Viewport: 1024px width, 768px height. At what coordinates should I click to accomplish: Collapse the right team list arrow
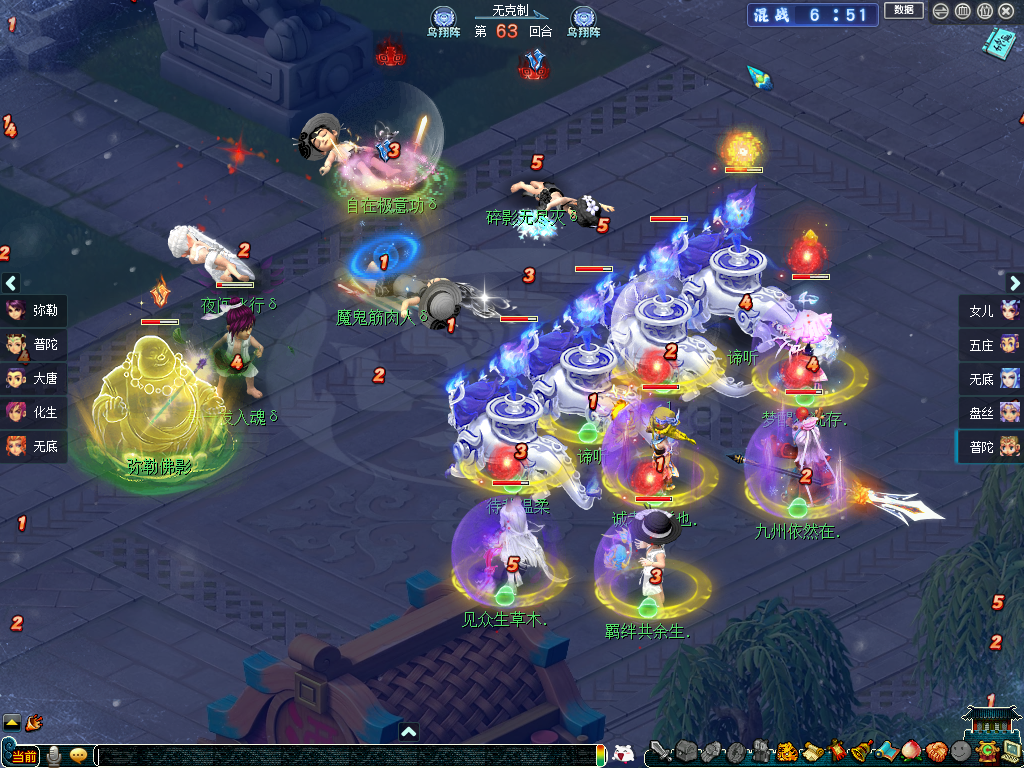tap(1012, 283)
